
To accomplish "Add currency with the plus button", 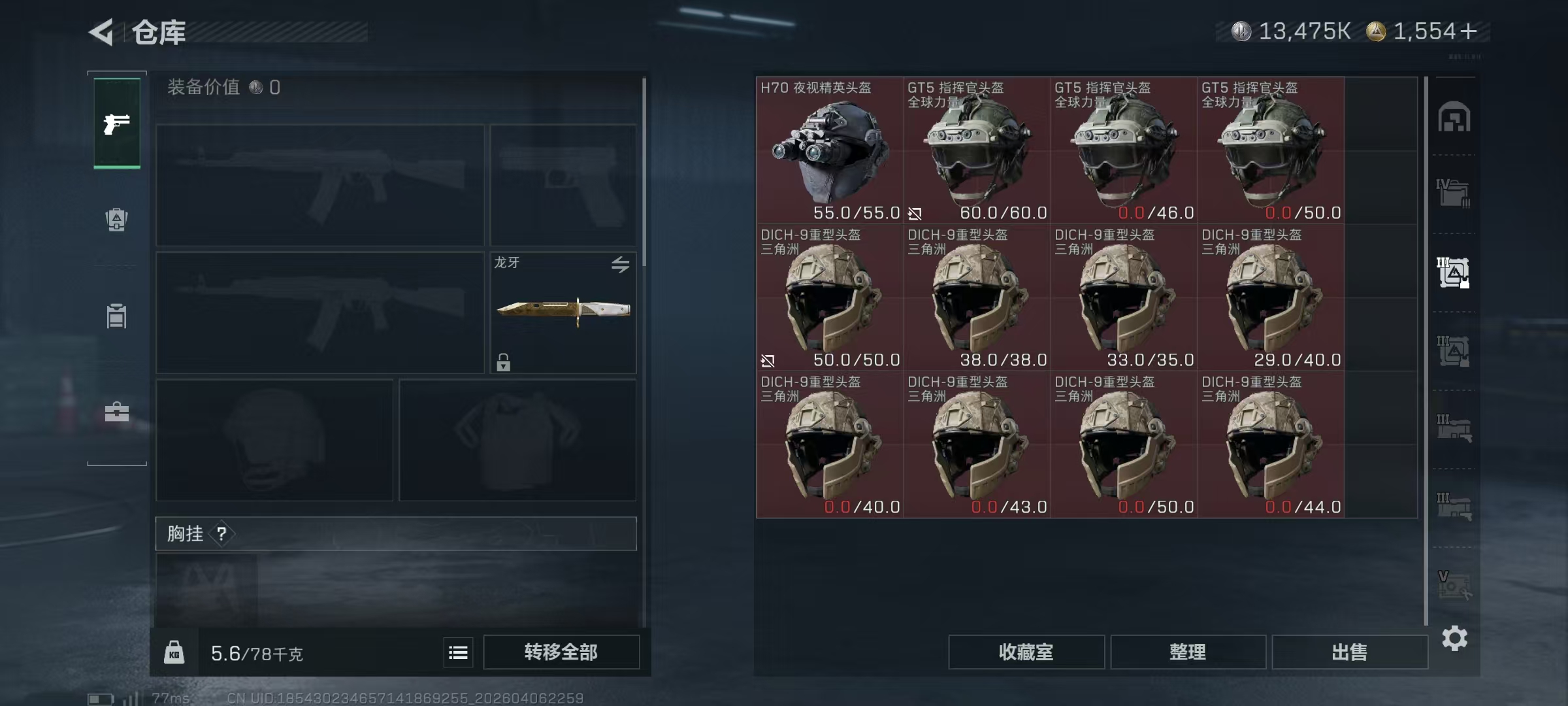I will 1468,31.
